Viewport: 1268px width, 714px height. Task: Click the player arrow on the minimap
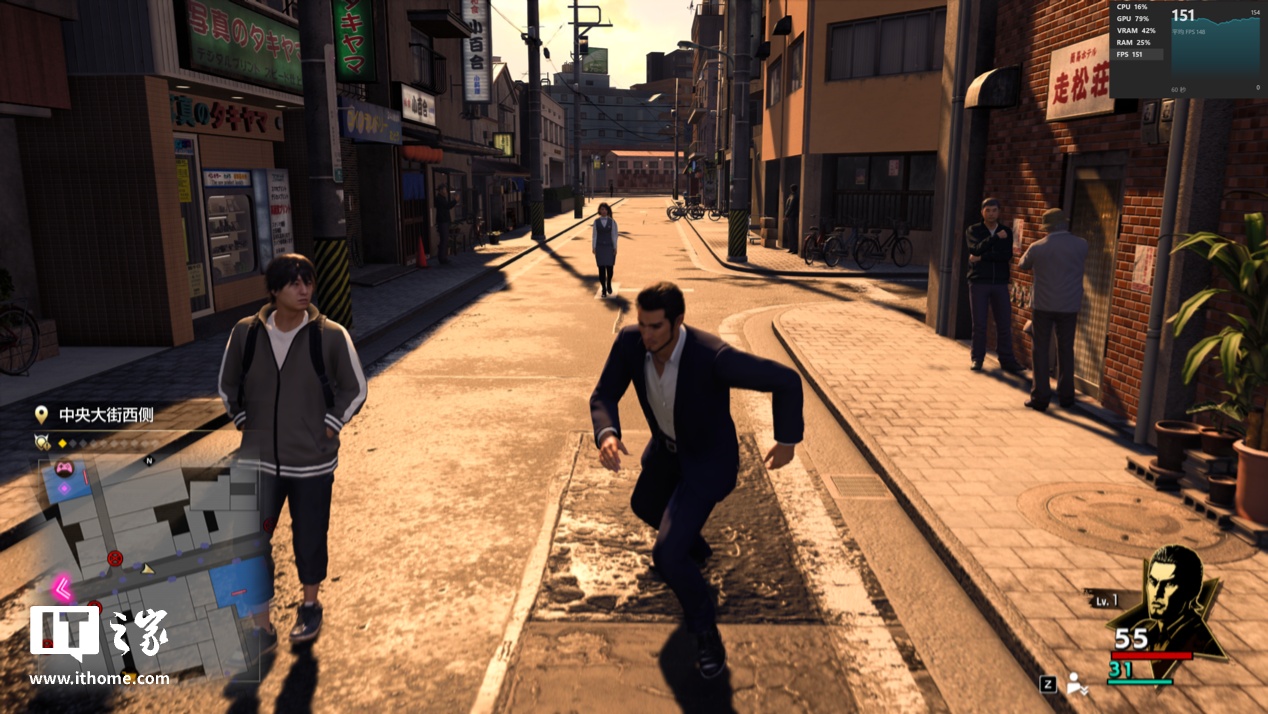pos(147,568)
